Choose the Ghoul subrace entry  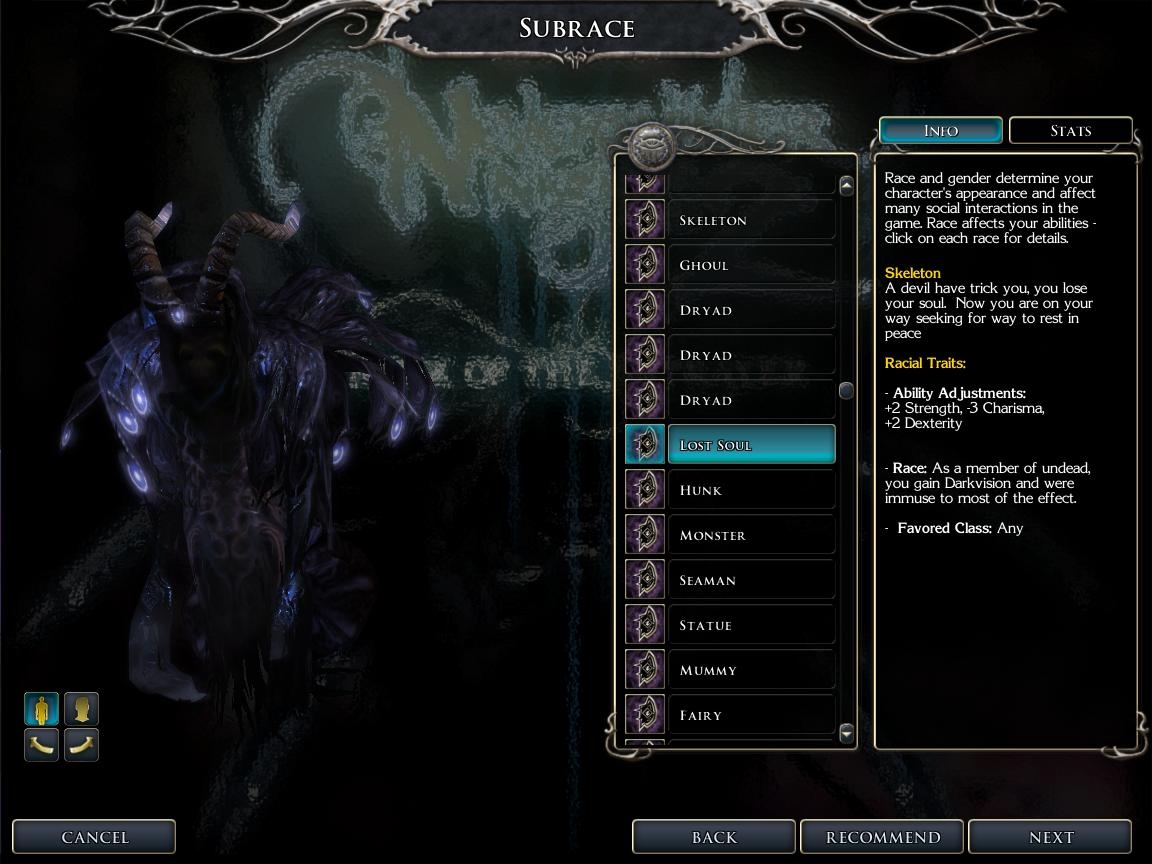[750, 265]
